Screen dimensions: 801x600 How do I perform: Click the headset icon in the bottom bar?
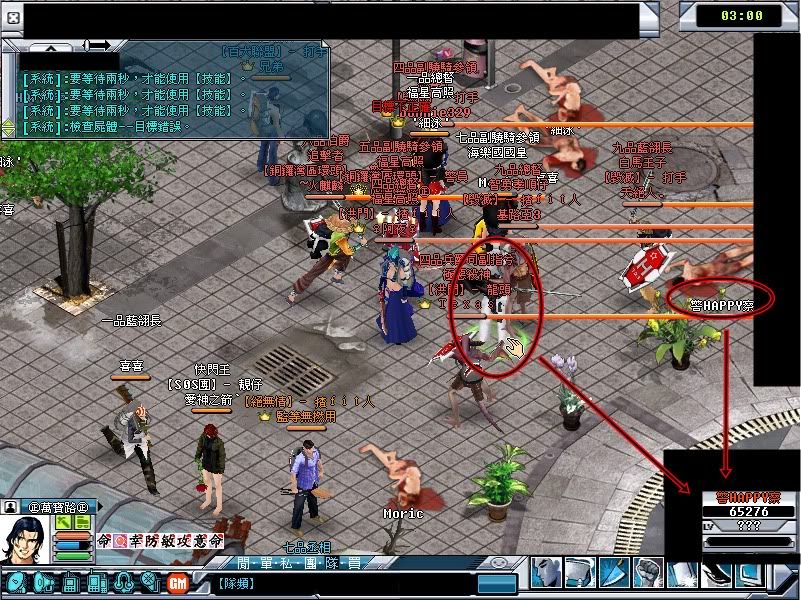pyautogui.click(x=125, y=582)
